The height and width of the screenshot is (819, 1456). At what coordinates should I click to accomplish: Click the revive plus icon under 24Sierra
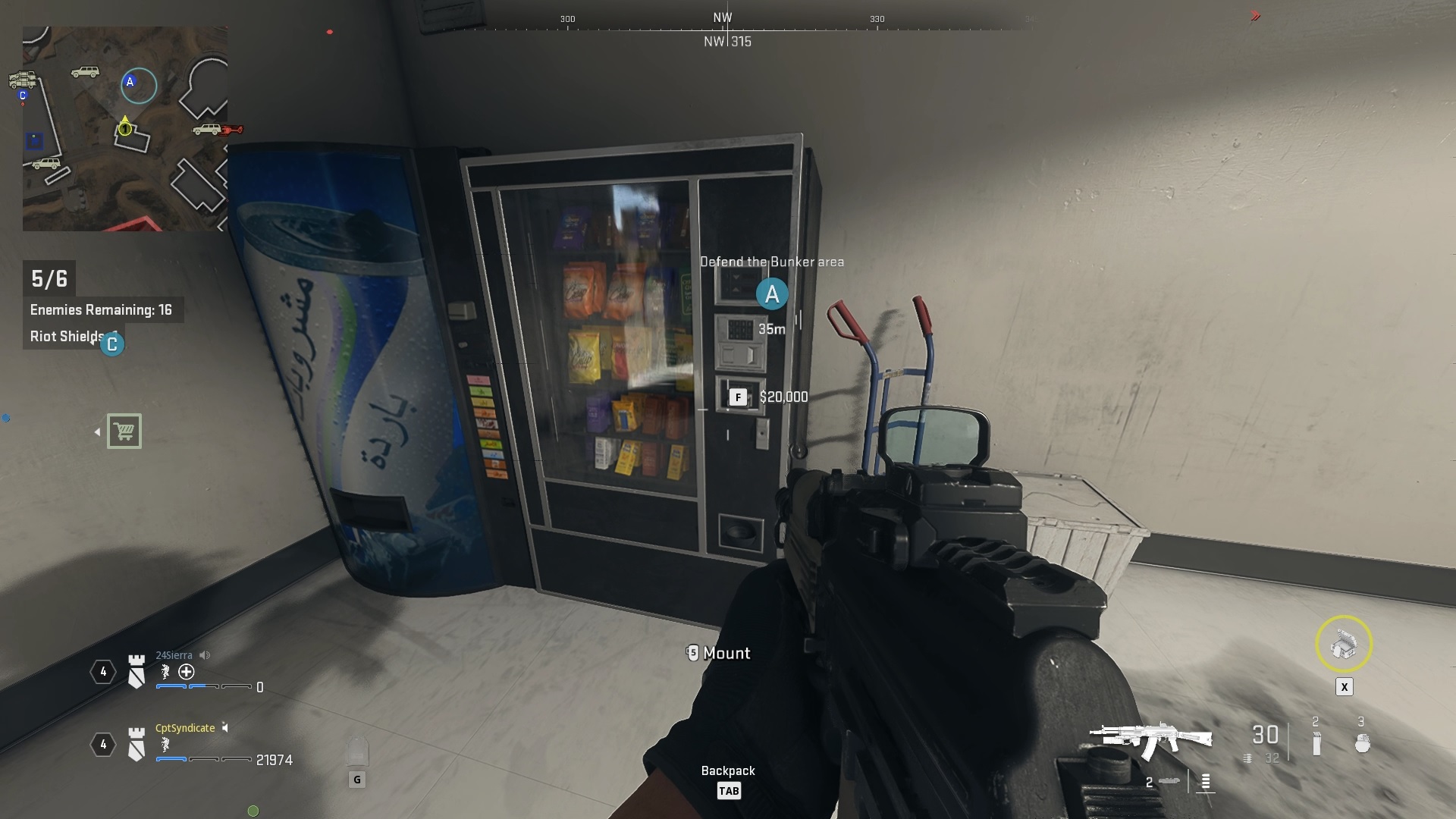click(186, 672)
